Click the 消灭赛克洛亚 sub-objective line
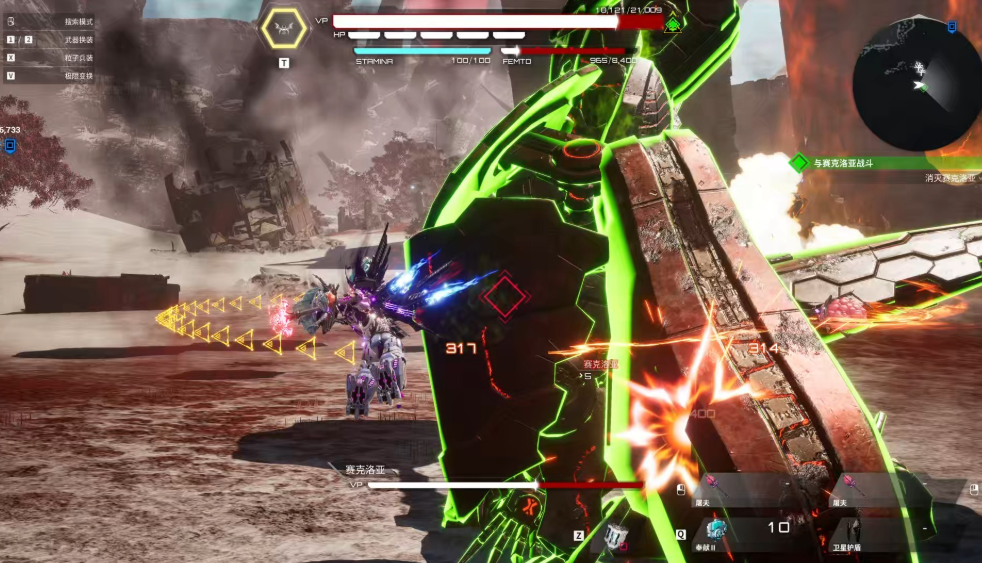 [949, 178]
